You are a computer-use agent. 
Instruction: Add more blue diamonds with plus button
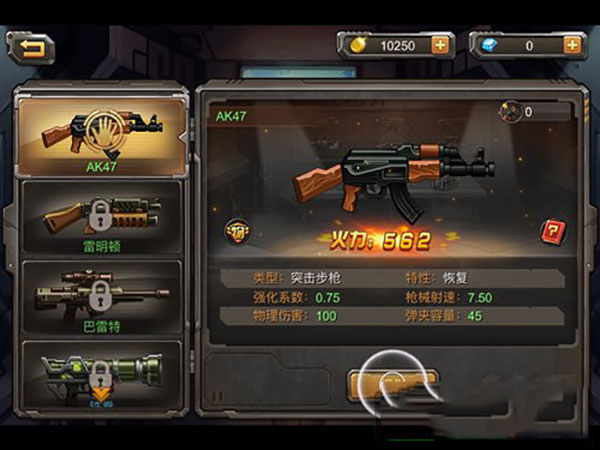(572, 45)
